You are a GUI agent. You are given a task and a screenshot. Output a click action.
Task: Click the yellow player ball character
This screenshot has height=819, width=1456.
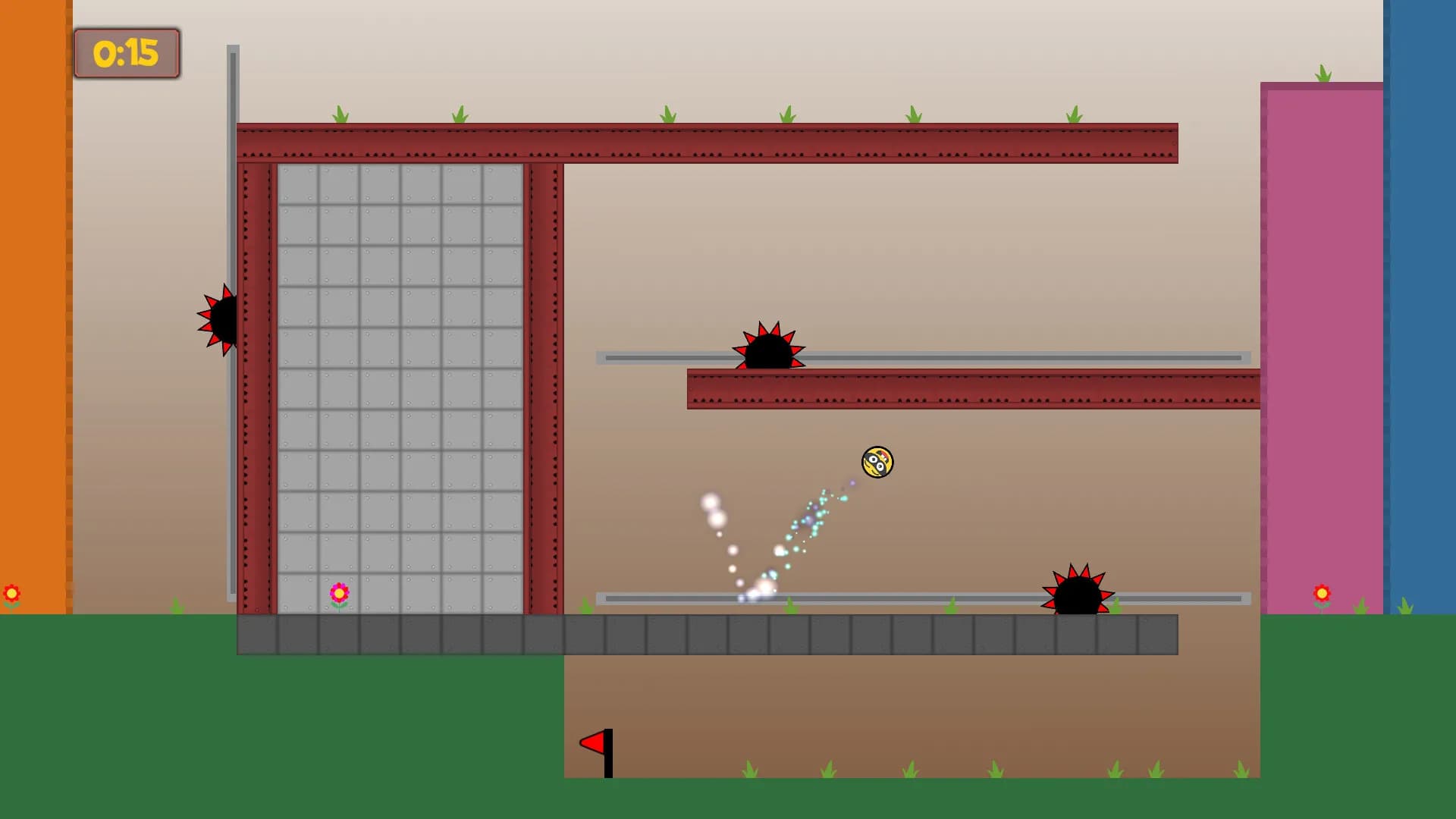876,463
